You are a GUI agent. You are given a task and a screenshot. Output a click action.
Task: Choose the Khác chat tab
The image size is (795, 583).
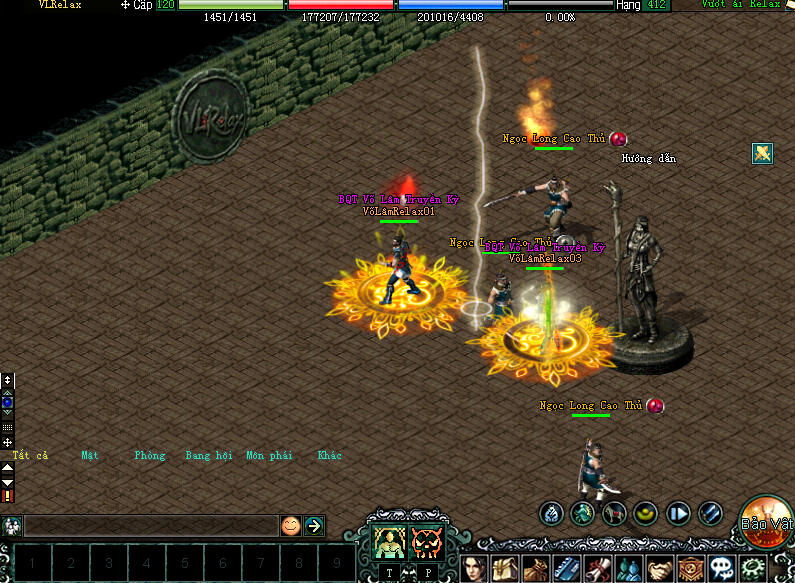[x=330, y=456]
